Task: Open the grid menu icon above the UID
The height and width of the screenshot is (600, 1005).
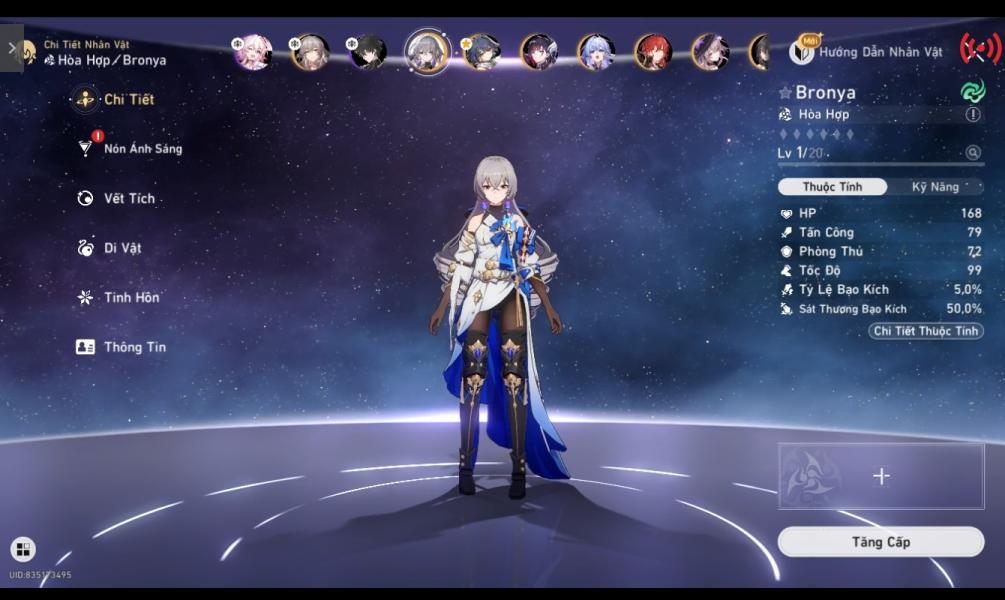Action: (x=22, y=549)
